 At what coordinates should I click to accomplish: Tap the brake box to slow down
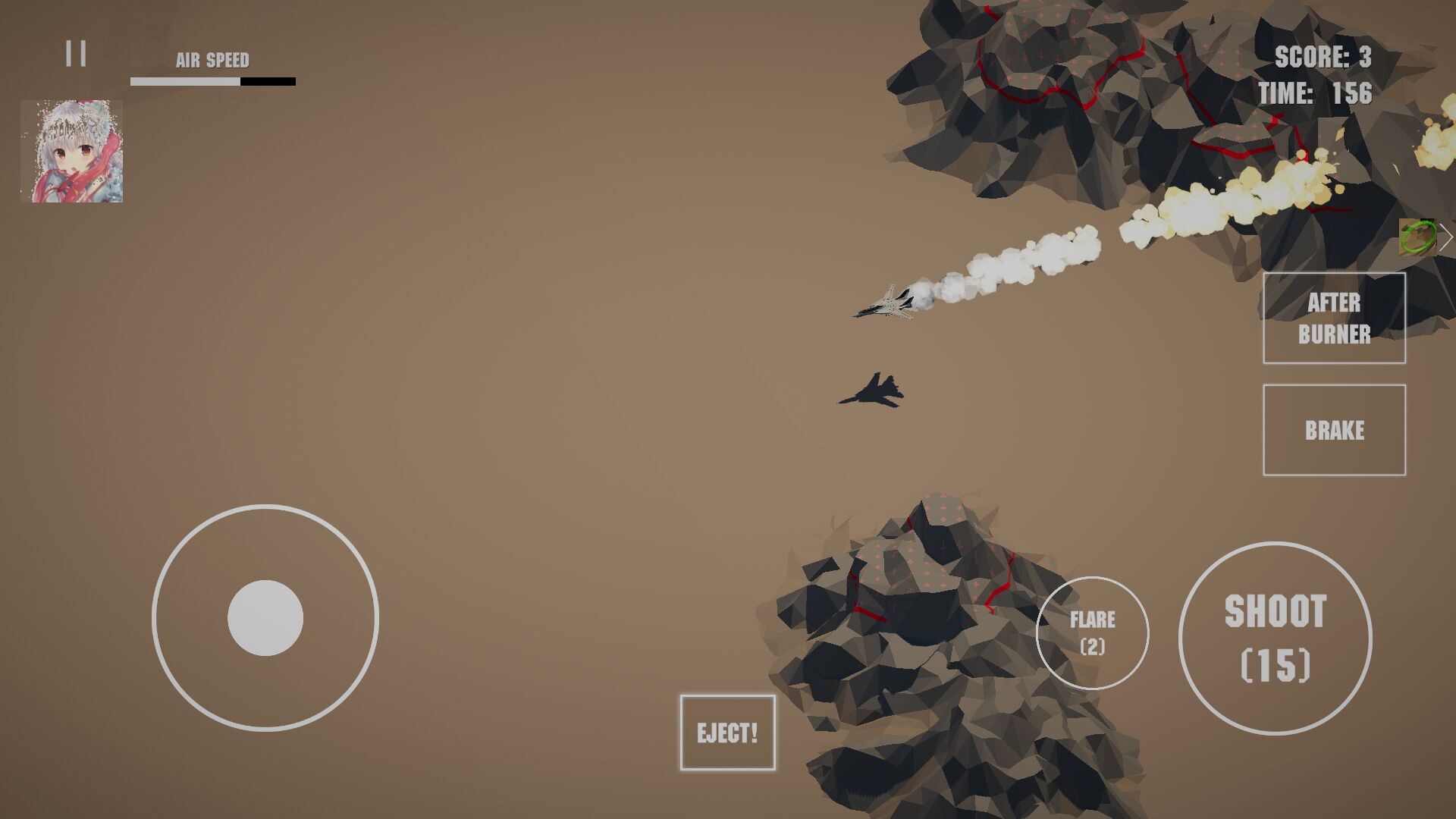point(1334,429)
